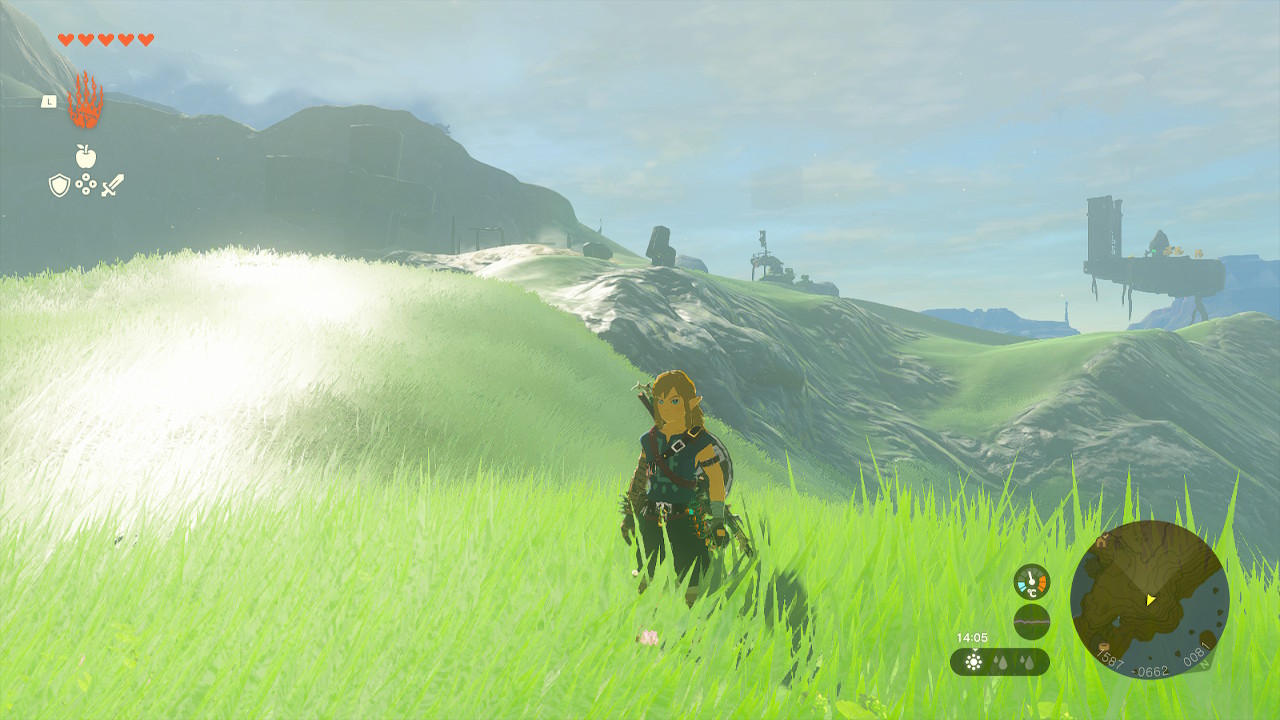Select the yellow player arrow on minimap
Screen dimensions: 1280x720
[1151, 600]
